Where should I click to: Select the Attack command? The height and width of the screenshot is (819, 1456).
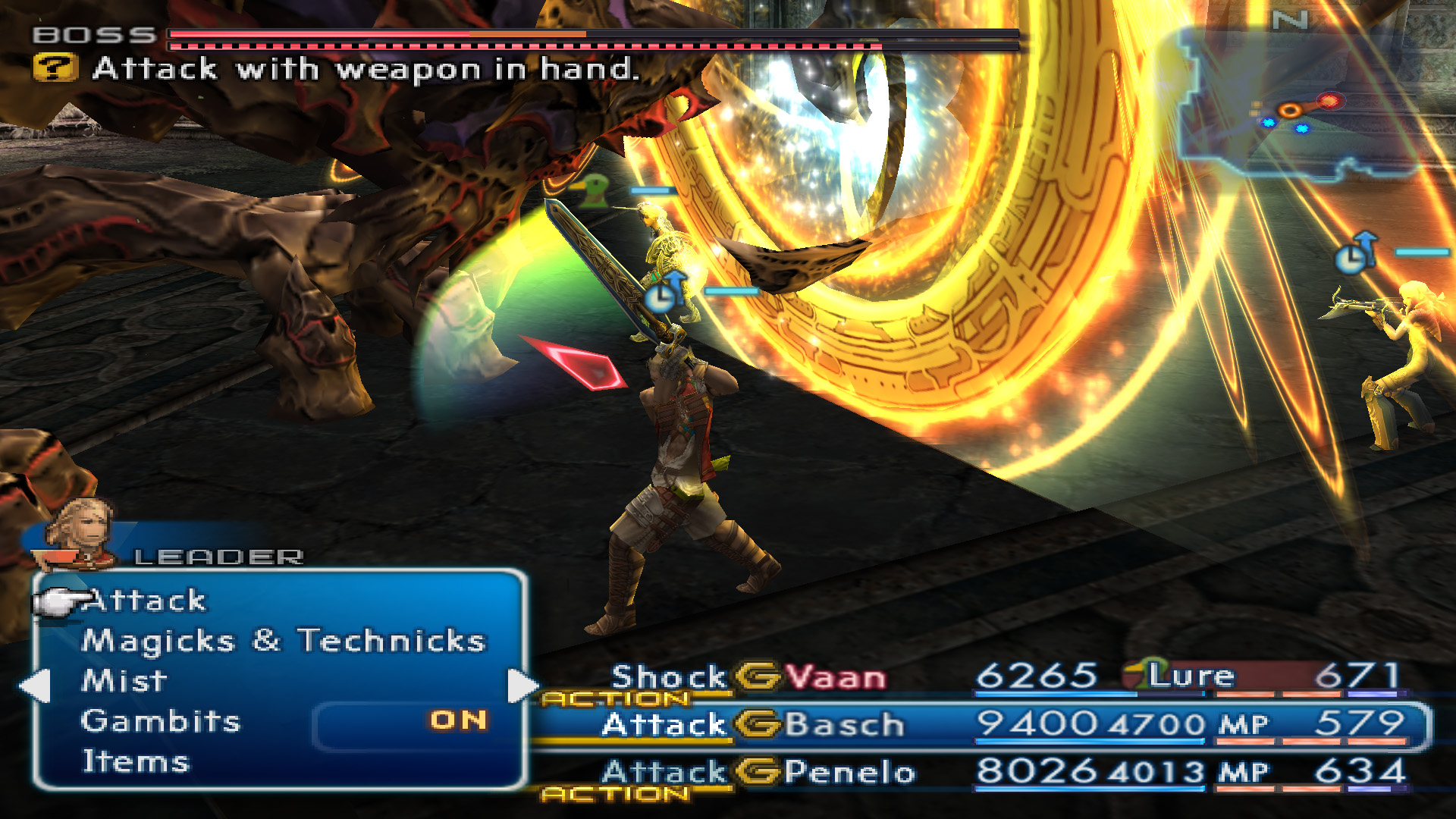(x=144, y=601)
